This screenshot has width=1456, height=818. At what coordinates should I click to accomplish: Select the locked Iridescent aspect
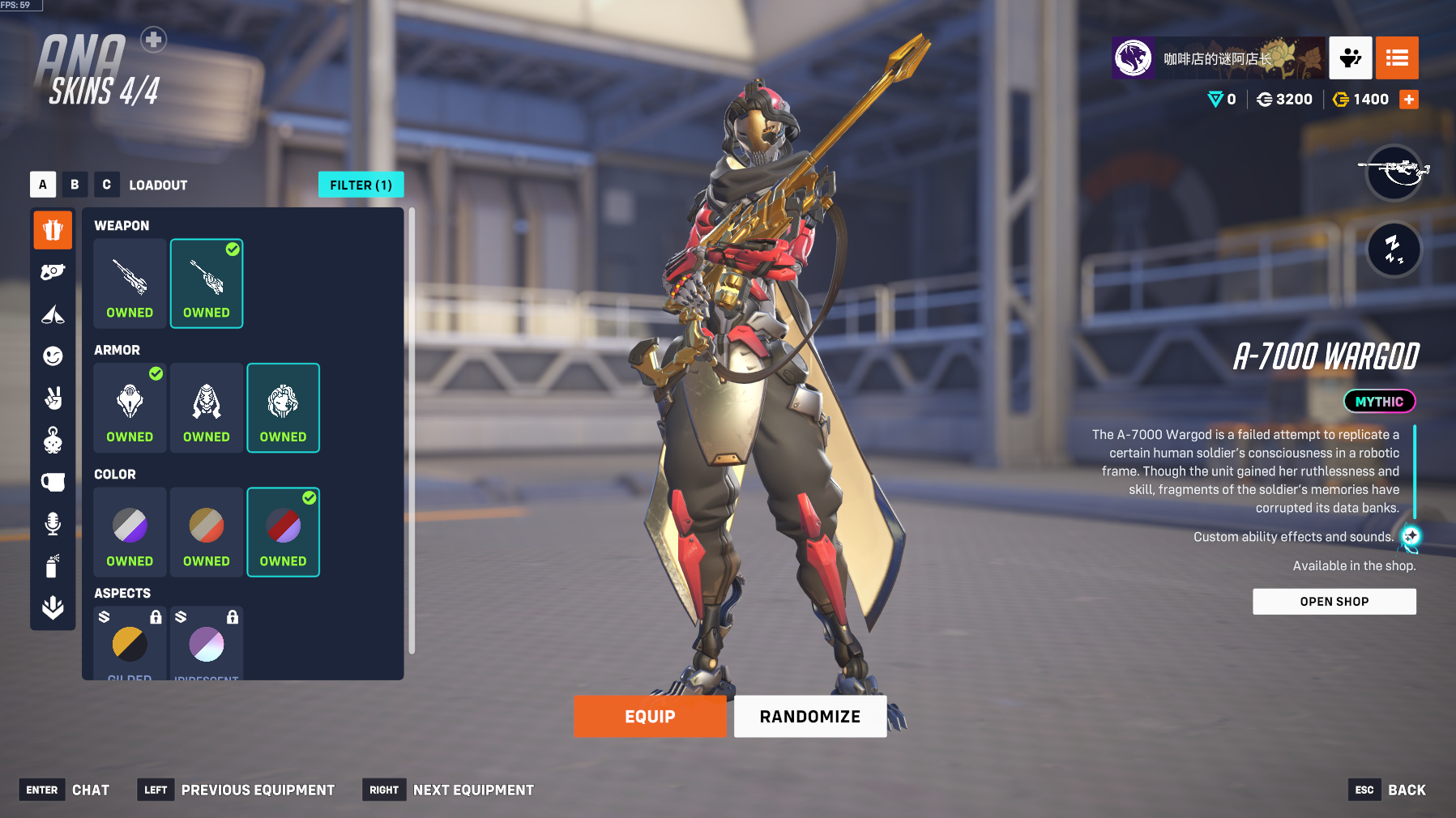207,645
